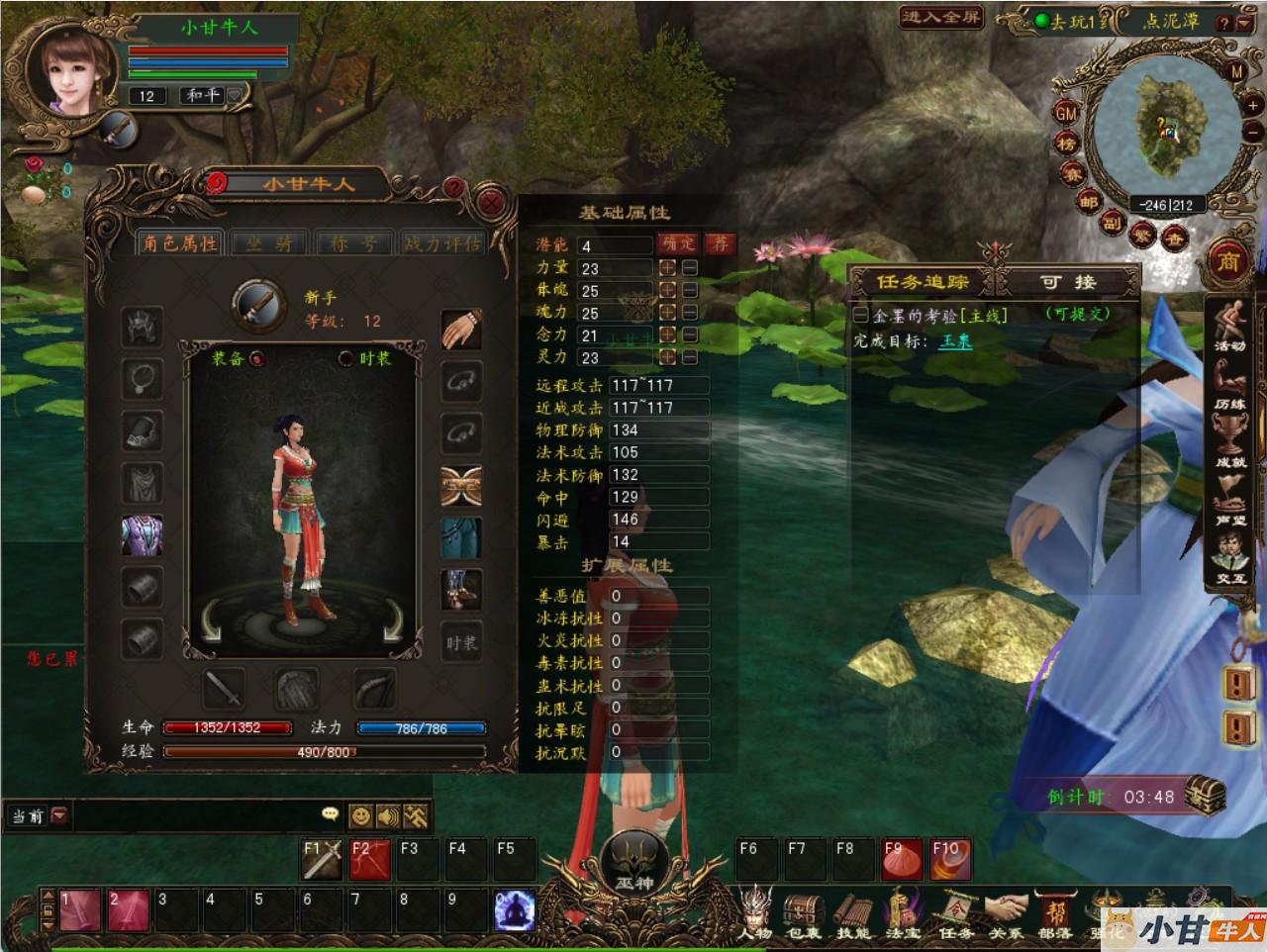Open the 技能 skills menu
1267x952 pixels.
[x=851, y=913]
